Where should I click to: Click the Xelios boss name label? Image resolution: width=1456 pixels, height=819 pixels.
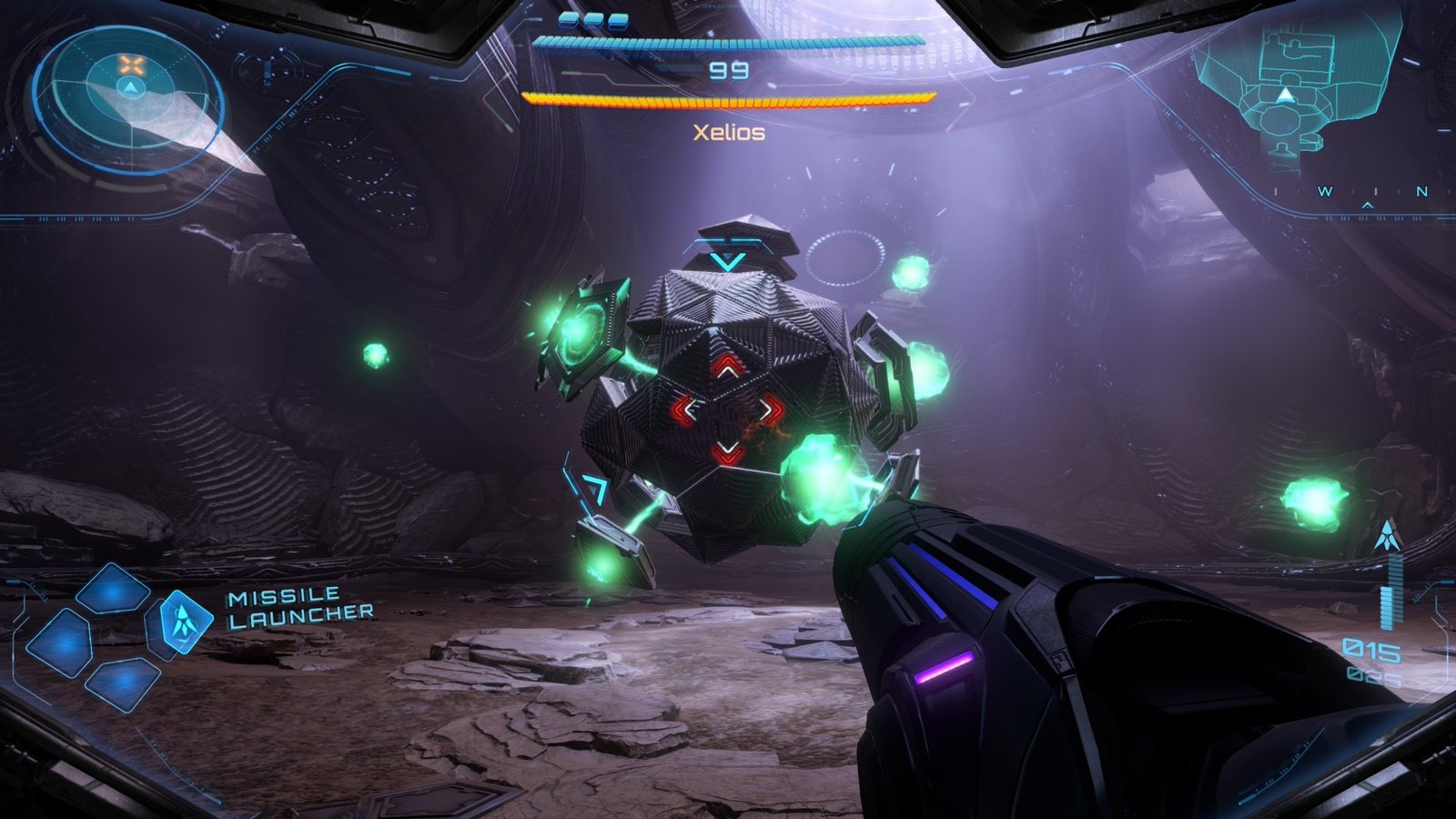(728, 132)
